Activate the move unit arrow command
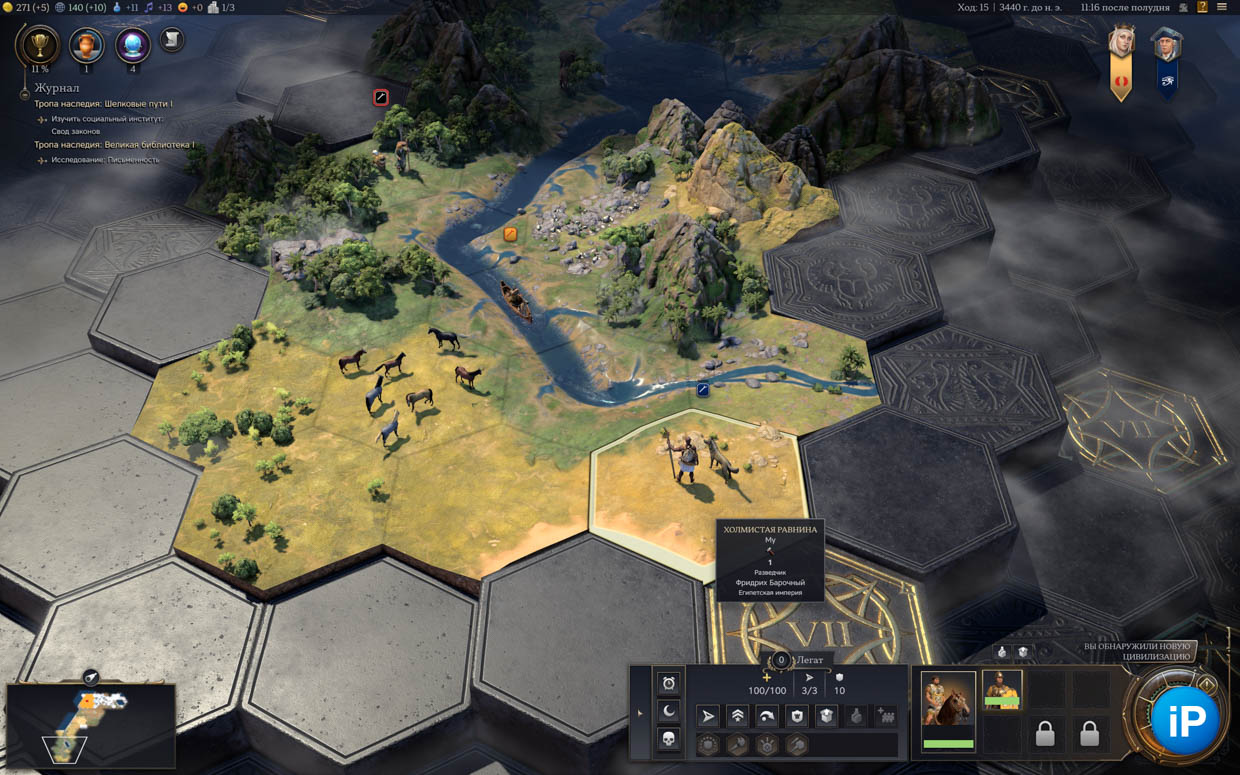This screenshot has width=1240, height=775. click(x=708, y=716)
